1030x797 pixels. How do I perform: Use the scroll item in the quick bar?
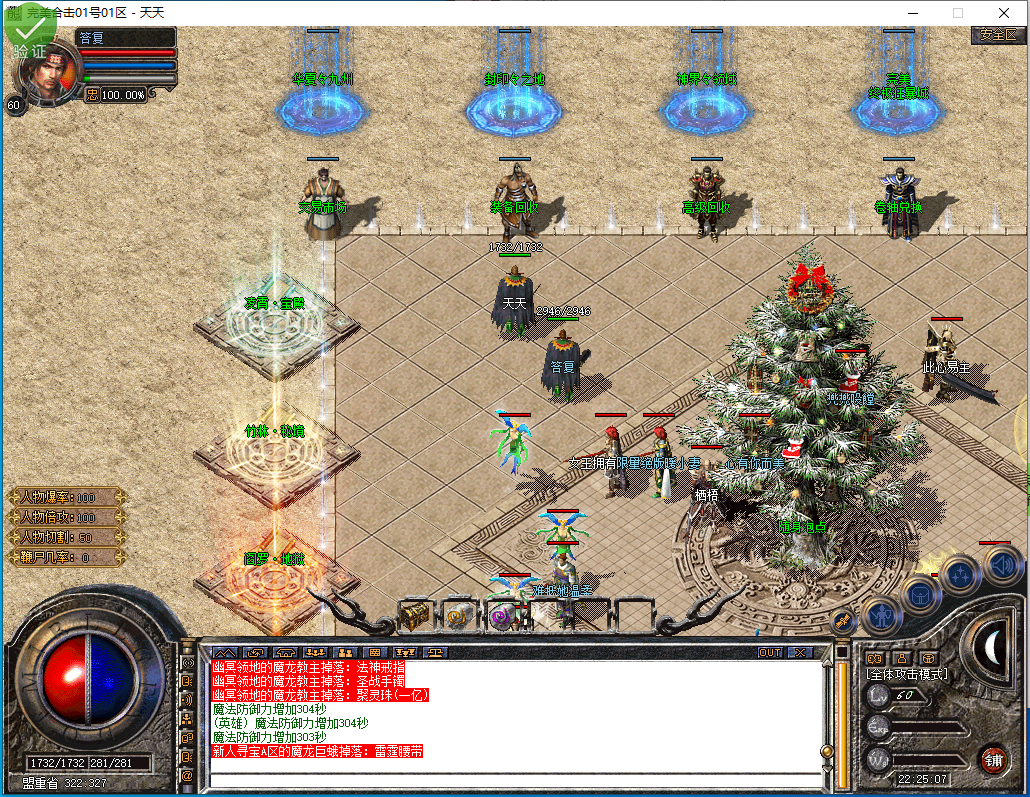pos(459,616)
